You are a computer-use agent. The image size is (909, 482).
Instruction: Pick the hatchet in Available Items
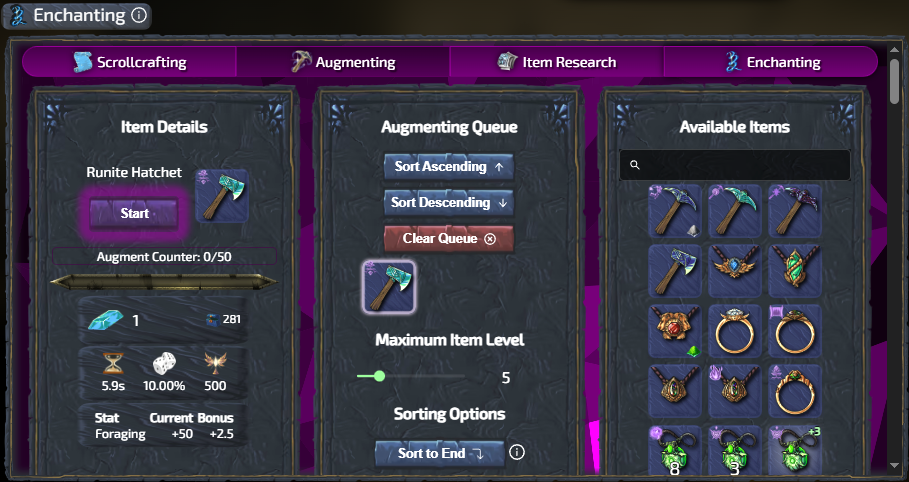click(x=674, y=271)
